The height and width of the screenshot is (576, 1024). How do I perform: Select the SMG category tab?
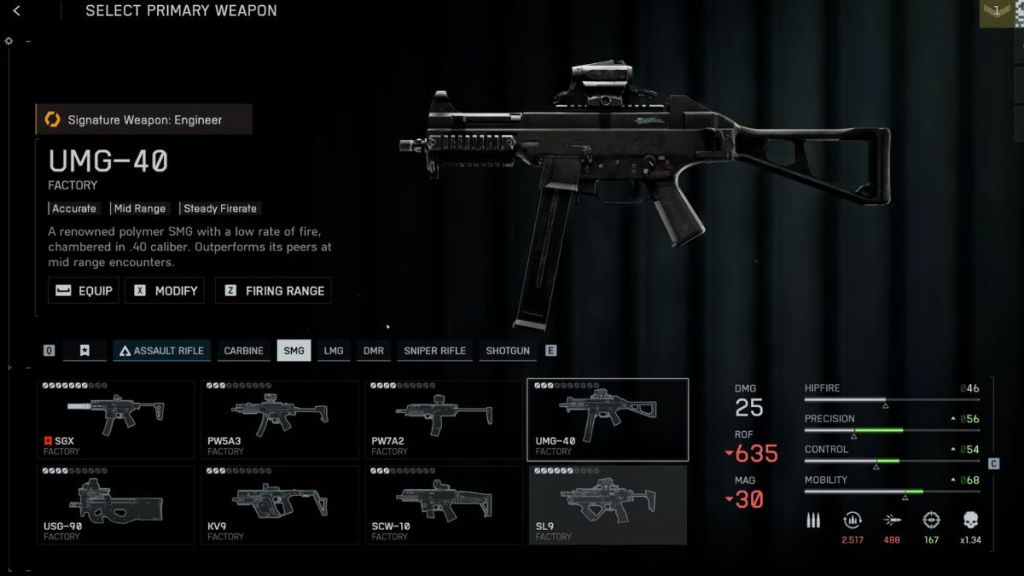294,351
